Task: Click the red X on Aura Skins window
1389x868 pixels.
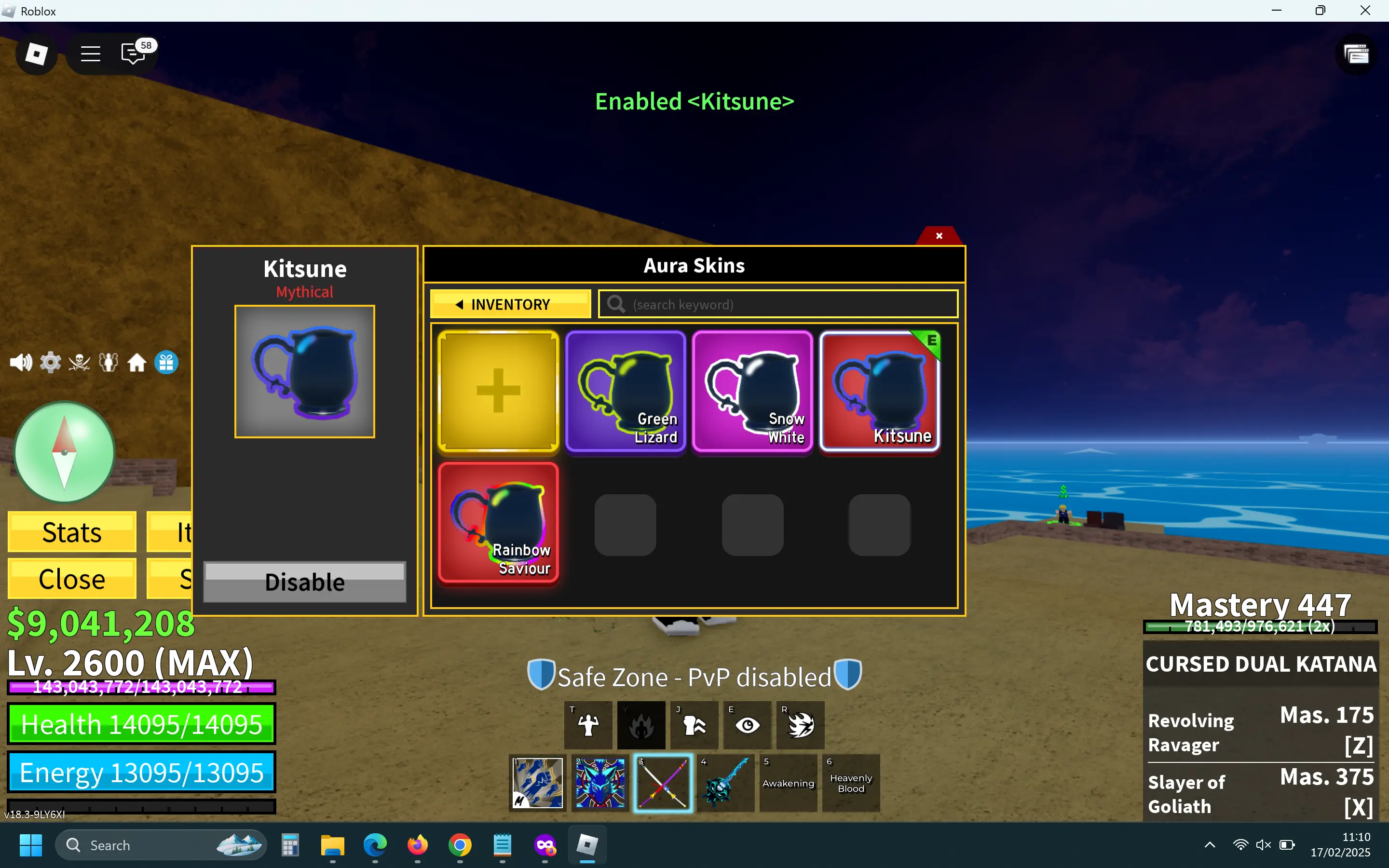Action: 939,235
